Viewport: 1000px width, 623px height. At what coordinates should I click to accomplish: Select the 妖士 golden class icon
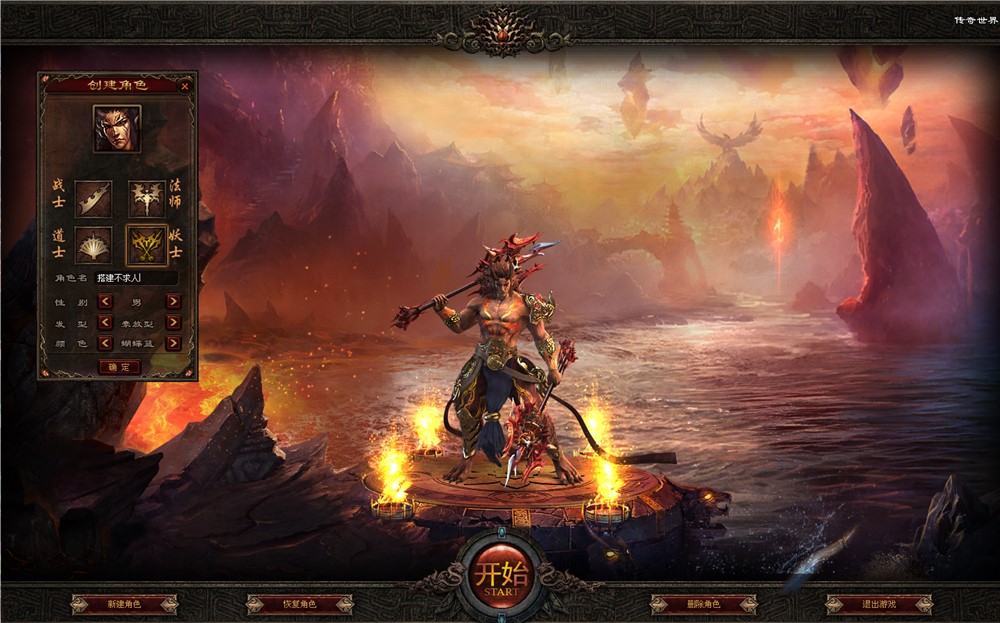click(146, 244)
